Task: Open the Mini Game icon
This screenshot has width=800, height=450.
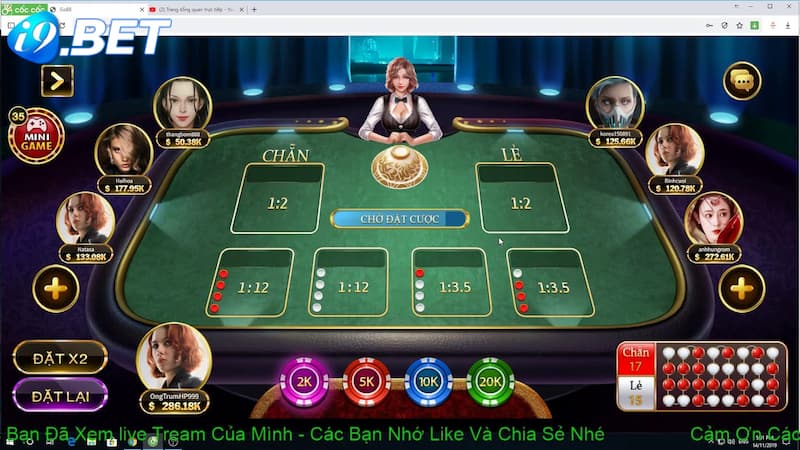Action: [x=36, y=137]
